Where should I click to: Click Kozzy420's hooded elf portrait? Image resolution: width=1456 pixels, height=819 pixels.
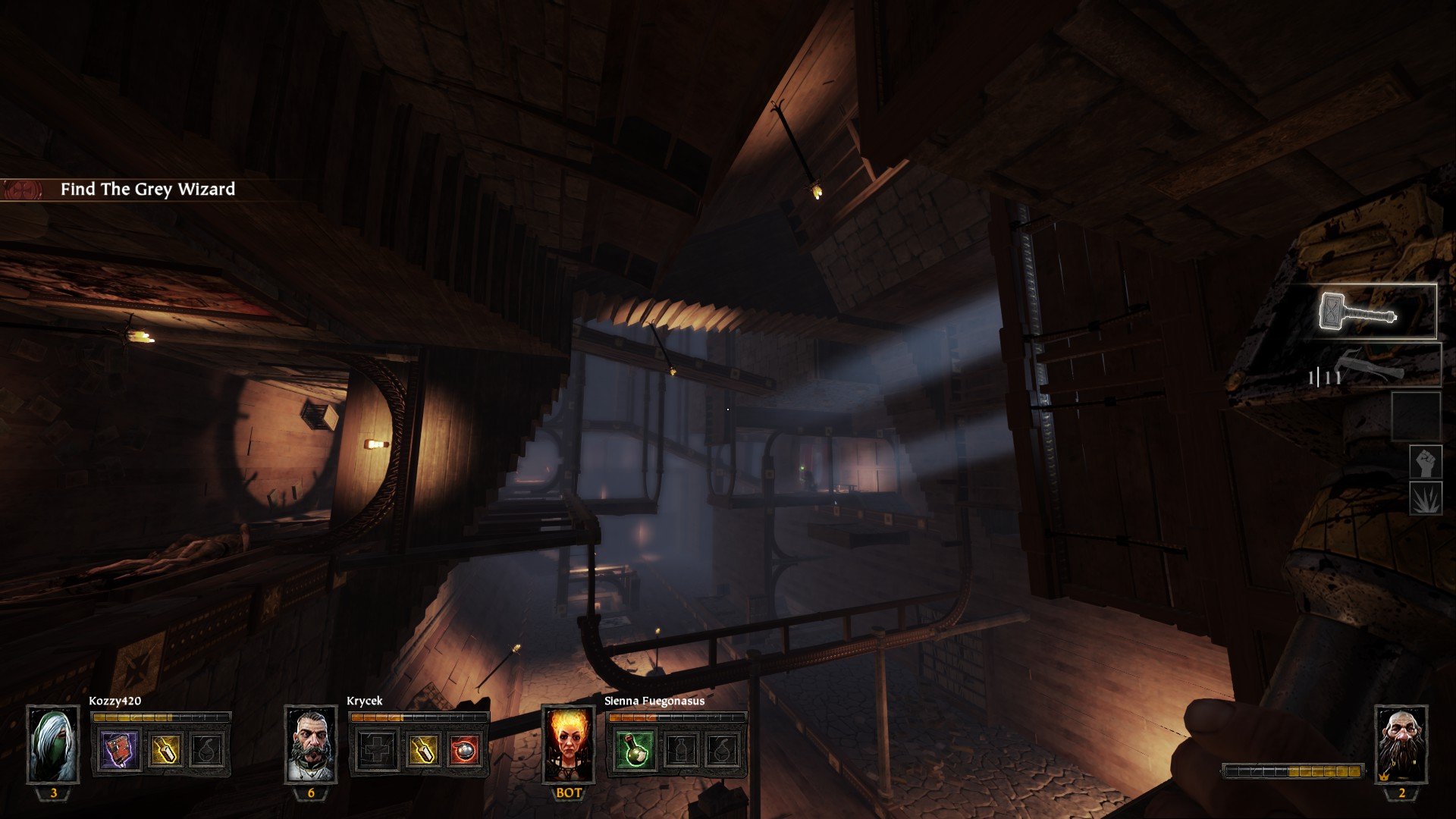[x=53, y=745]
